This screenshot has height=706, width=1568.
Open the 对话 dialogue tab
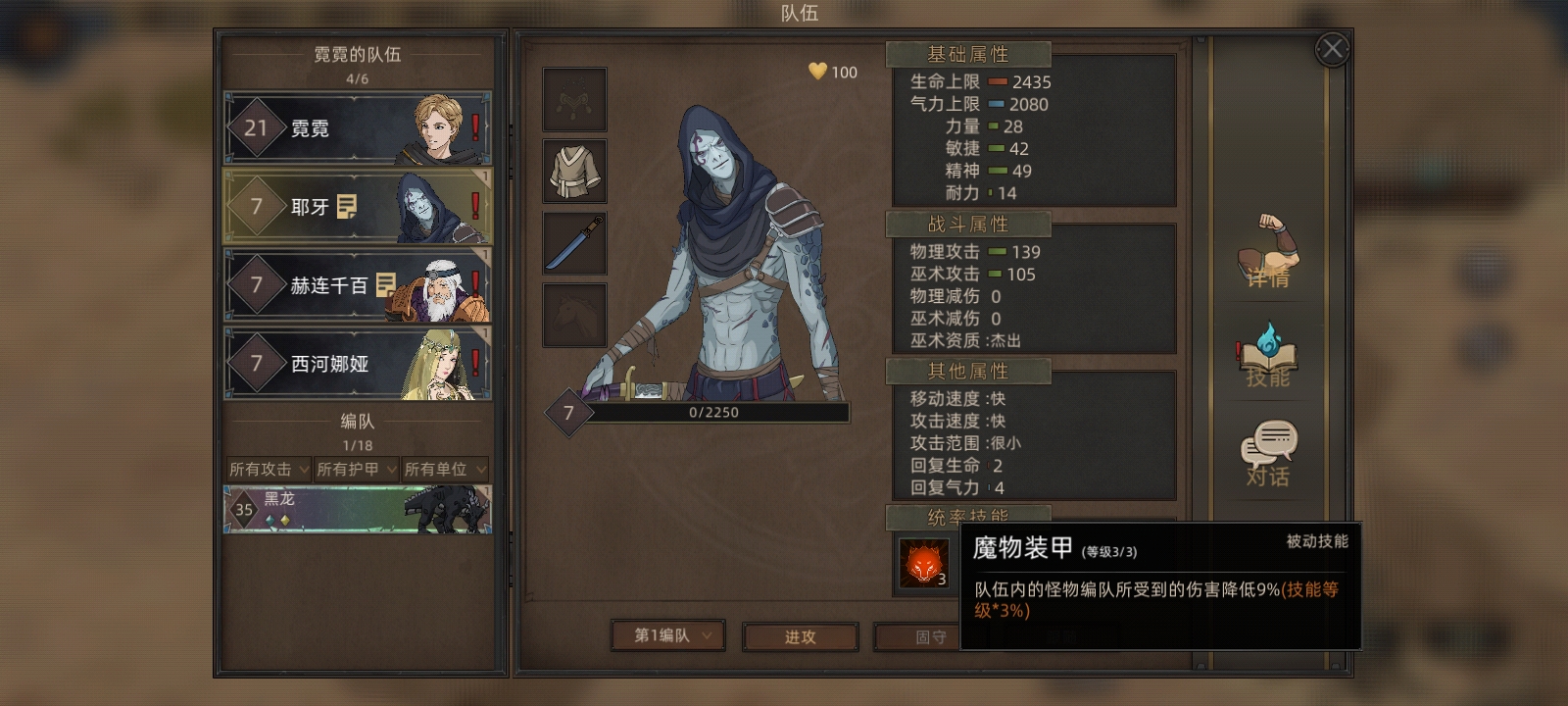(1268, 454)
